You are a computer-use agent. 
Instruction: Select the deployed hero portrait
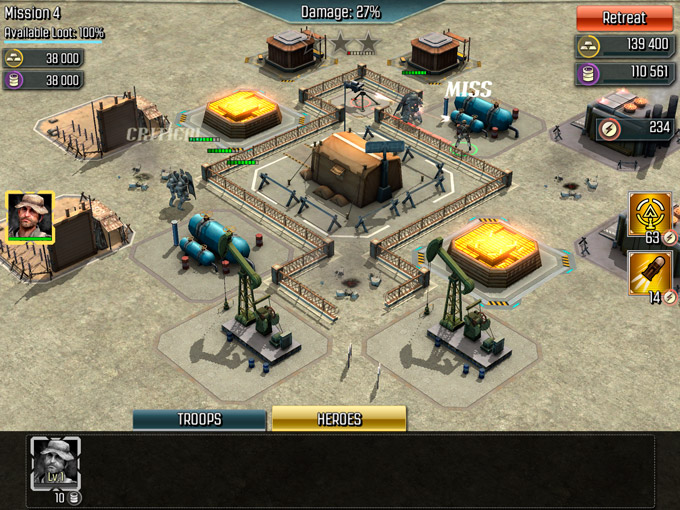click(x=30, y=216)
